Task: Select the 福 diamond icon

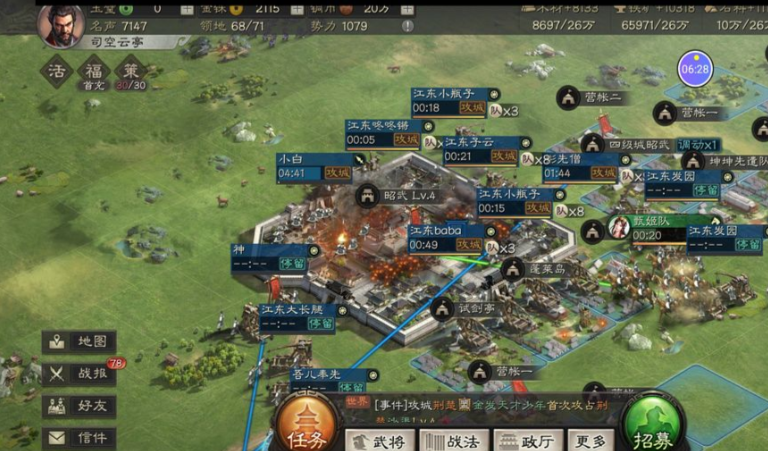Action: click(93, 70)
